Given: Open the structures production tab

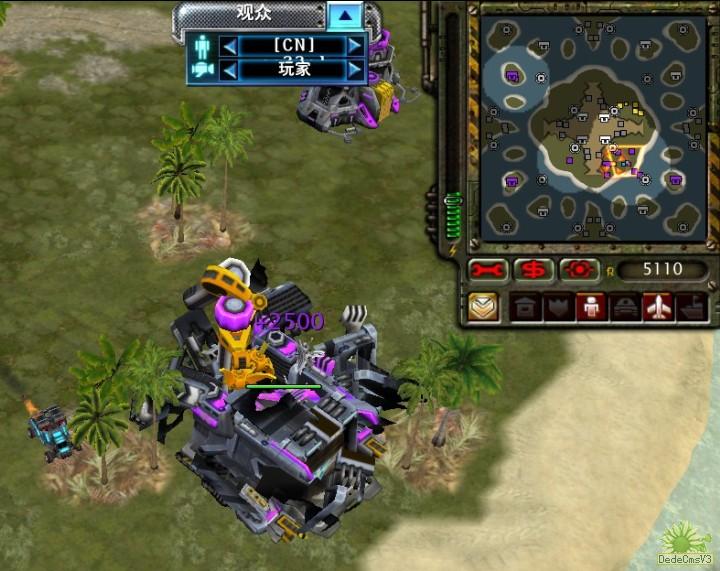Looking at the screenshot, I should (524, 307).
